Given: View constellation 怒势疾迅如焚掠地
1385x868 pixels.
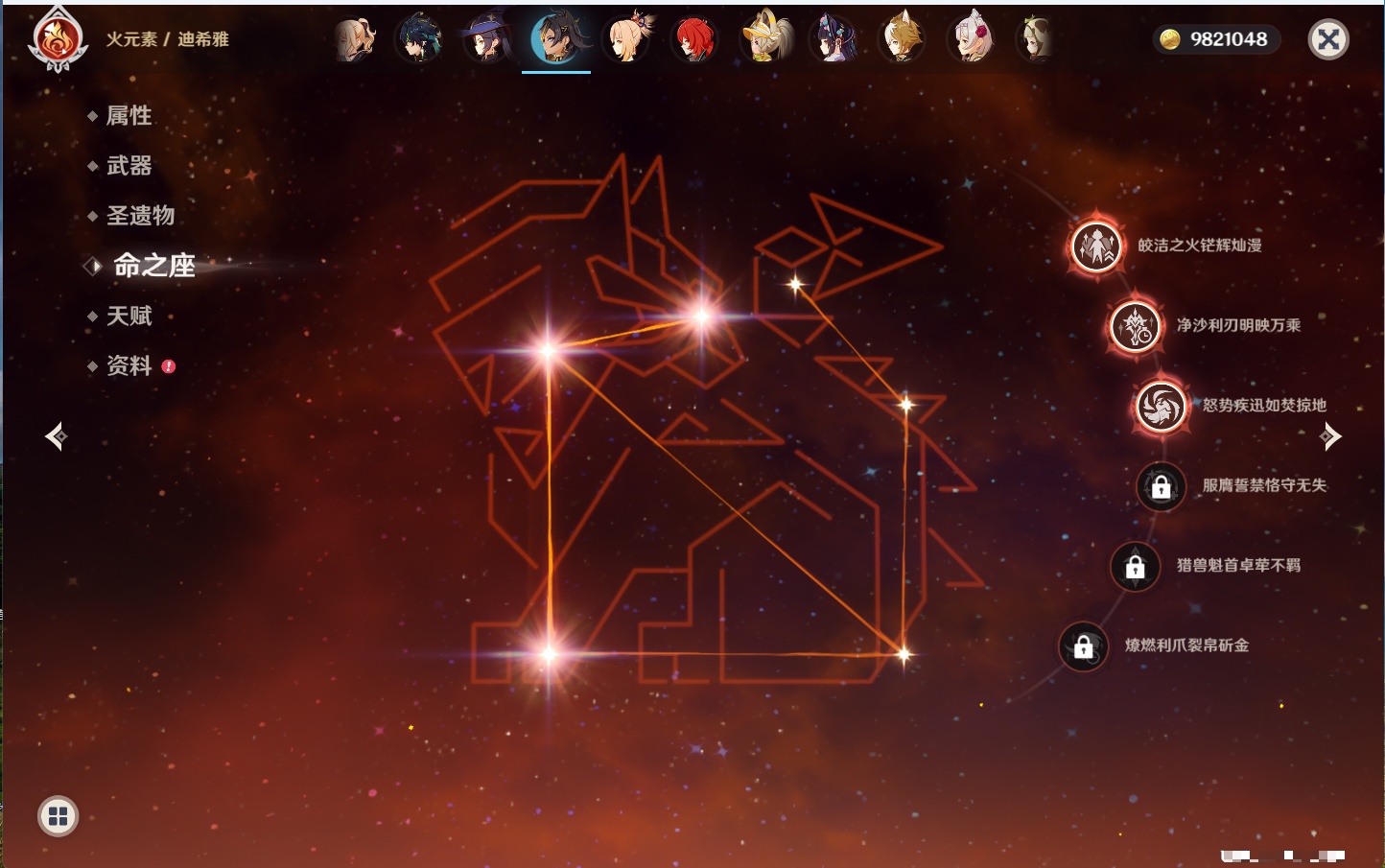Looking at the screenshot, I should tap(1161, 406).
